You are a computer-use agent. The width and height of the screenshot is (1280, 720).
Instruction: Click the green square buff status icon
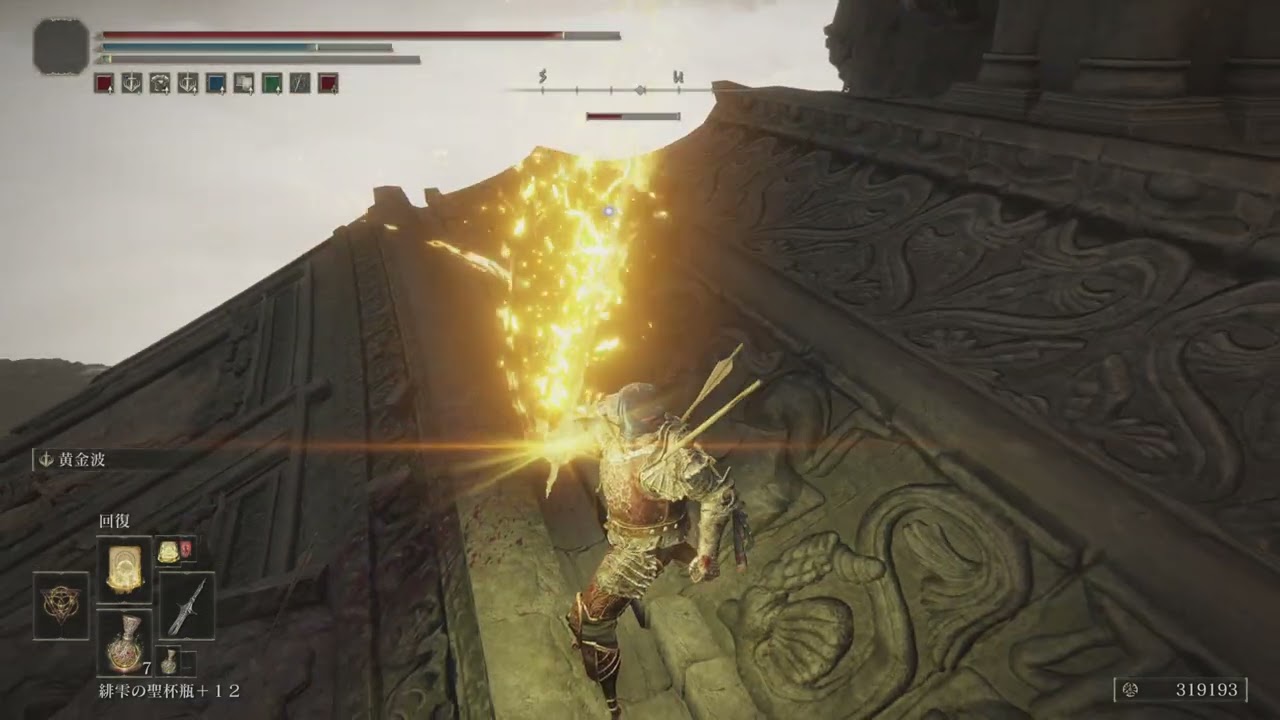271,83
